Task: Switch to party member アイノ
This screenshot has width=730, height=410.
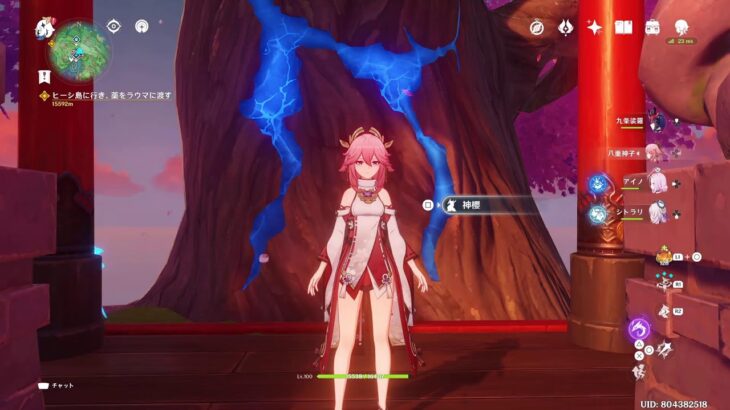Action: click(658, 183)
